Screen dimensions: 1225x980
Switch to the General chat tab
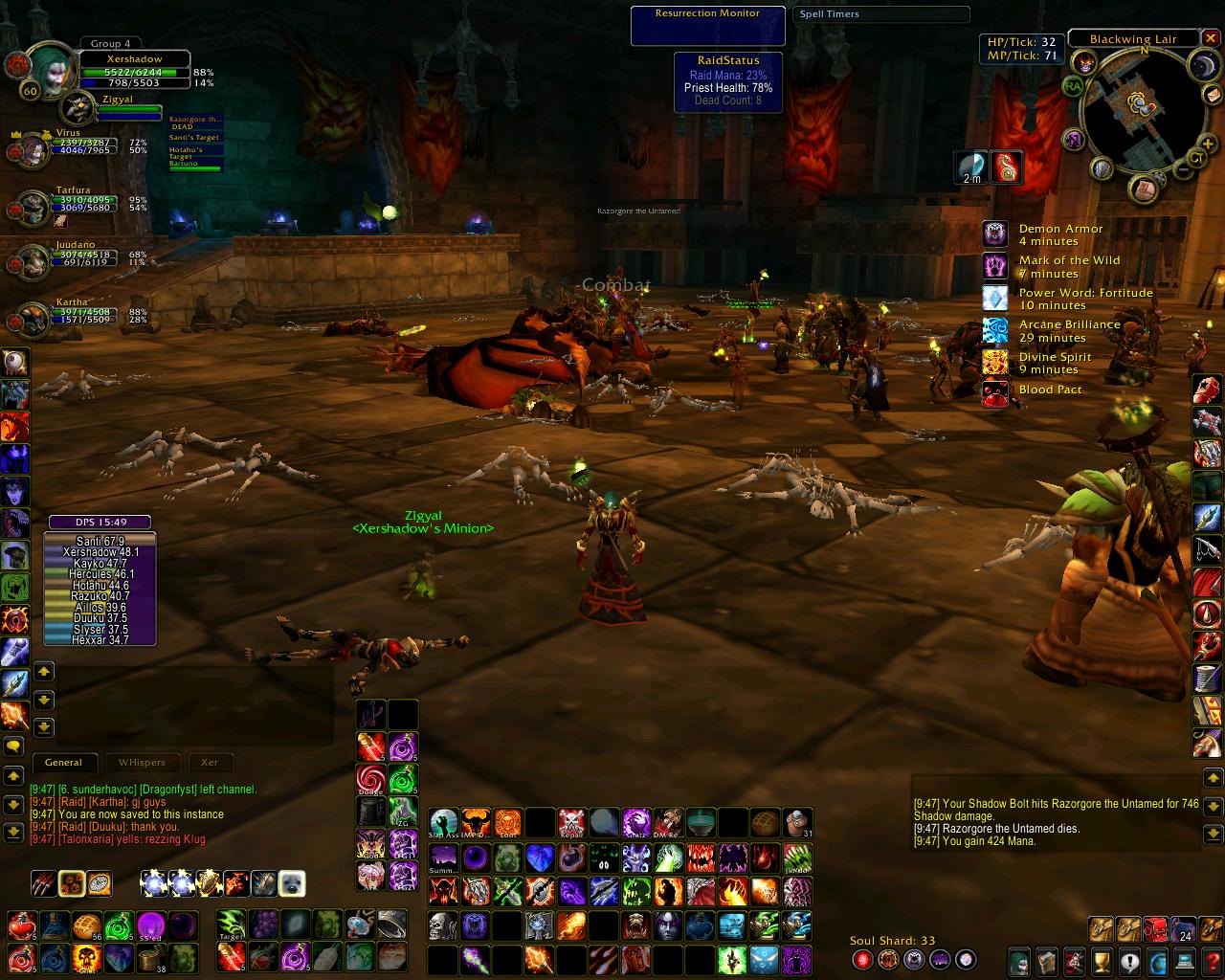[63, 763]
